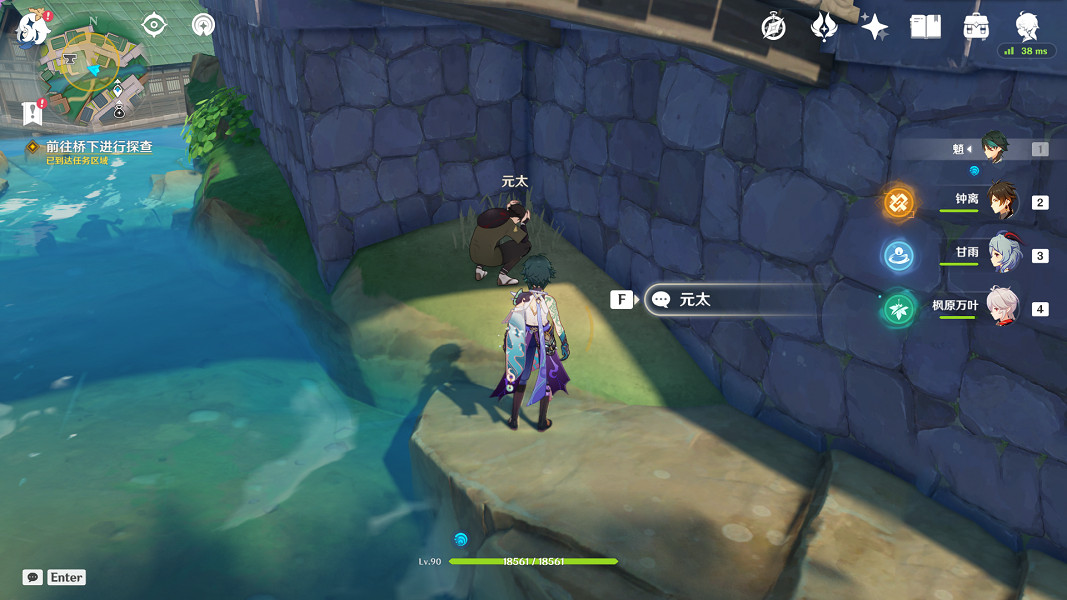The image size is (1067, 600).
Task: Open the compass events icon
Action: (773, 27)
